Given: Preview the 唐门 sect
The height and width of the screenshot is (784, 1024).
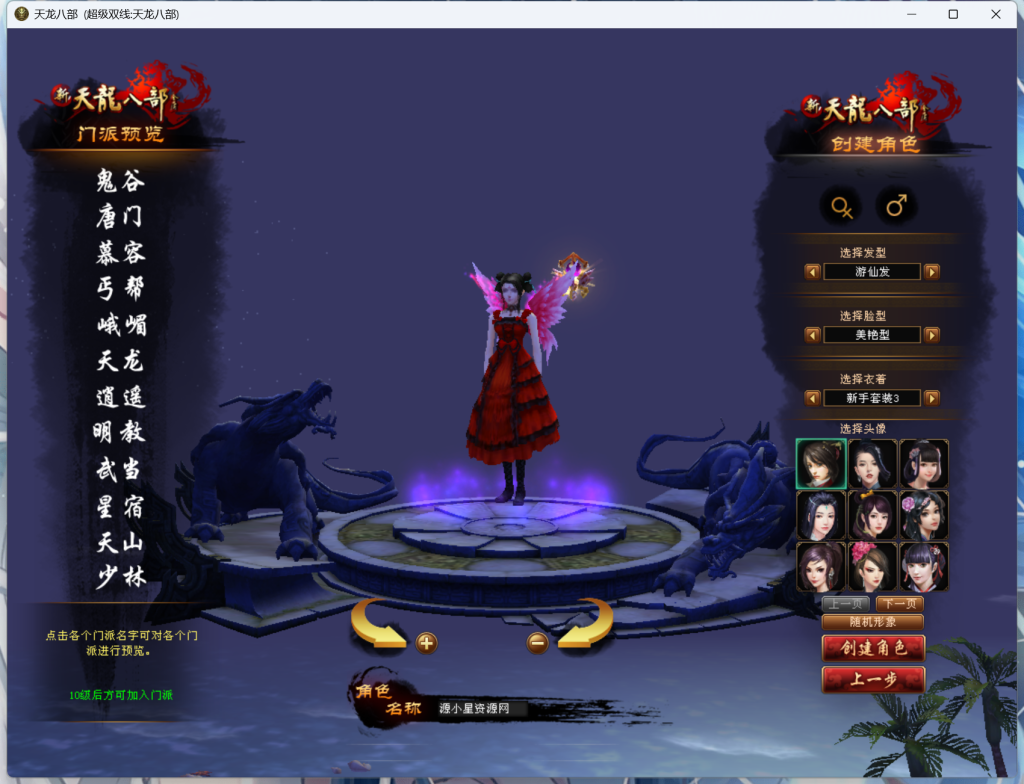Looking at the screenshot, I should pyautogui.click(x=120, y=216).
